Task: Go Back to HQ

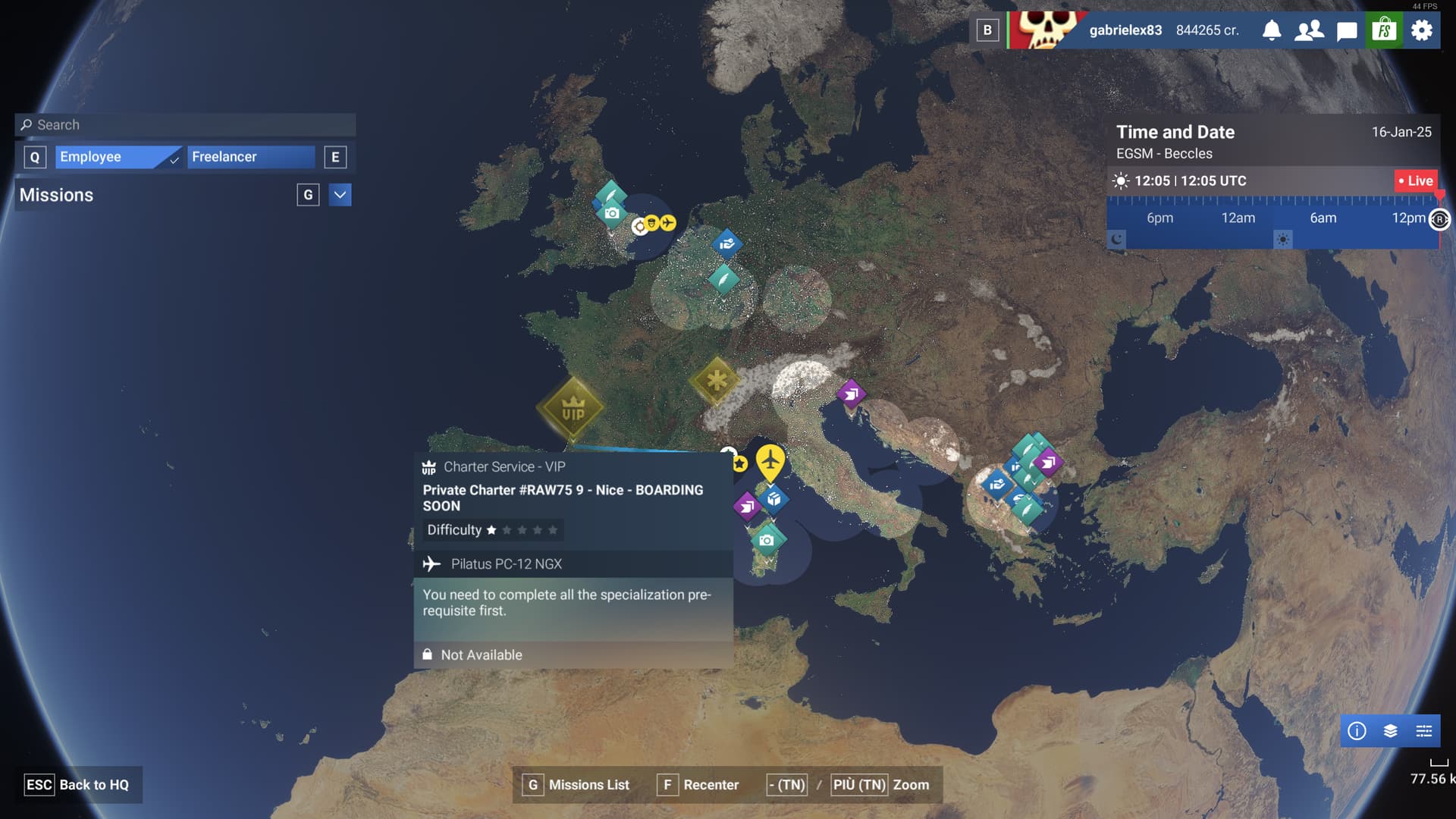Action: (x=77, y=785)
